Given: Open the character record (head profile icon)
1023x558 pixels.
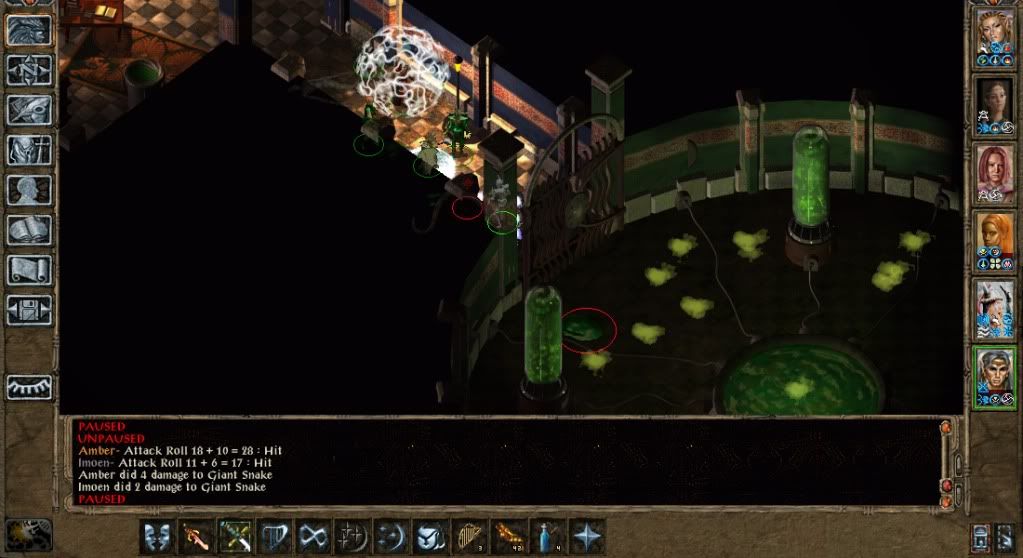Looking at the screenshot, I should pos(28,190).
